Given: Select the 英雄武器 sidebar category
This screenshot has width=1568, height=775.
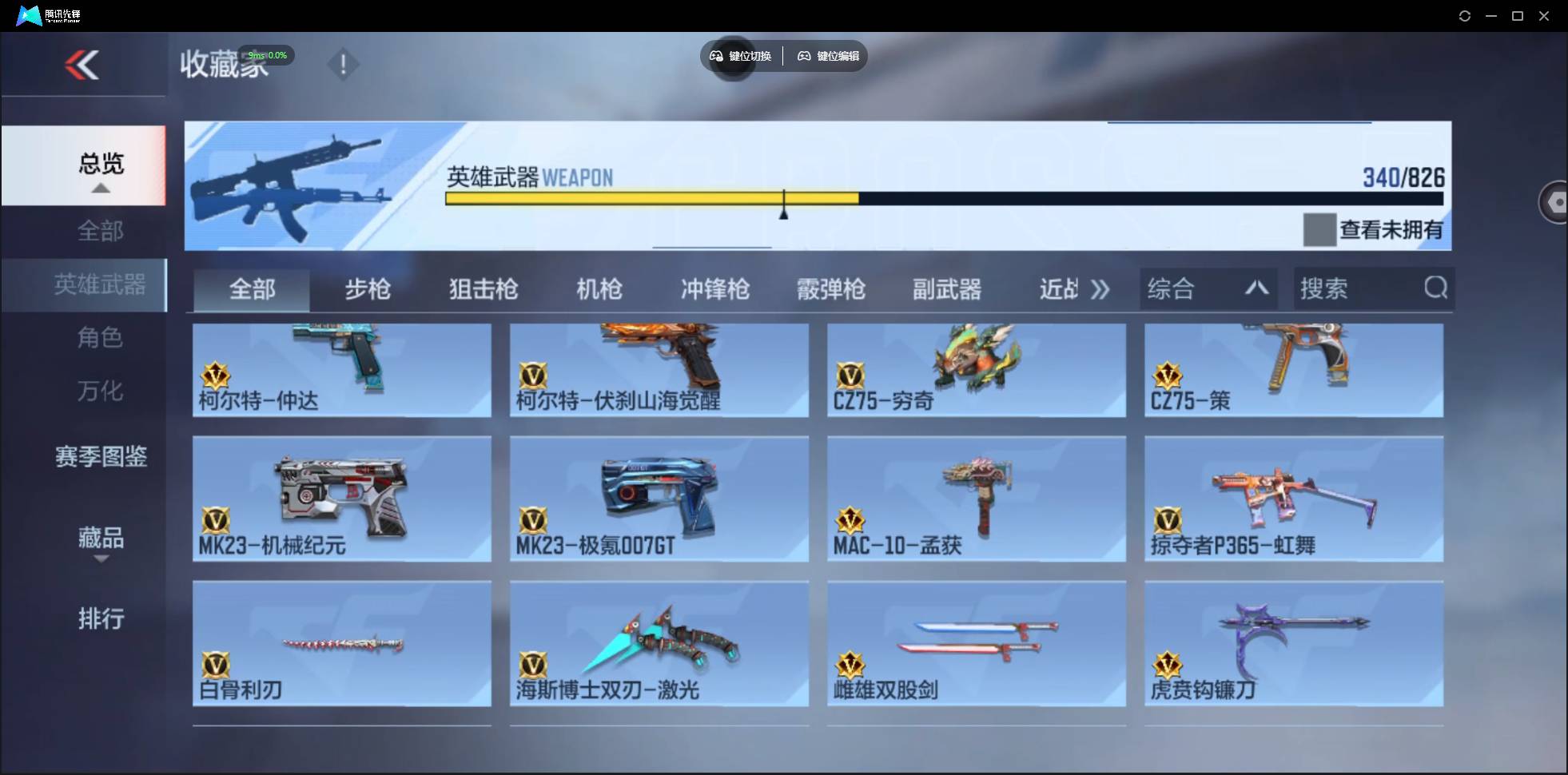Looking at the screenshot, I should pos(99,284).
